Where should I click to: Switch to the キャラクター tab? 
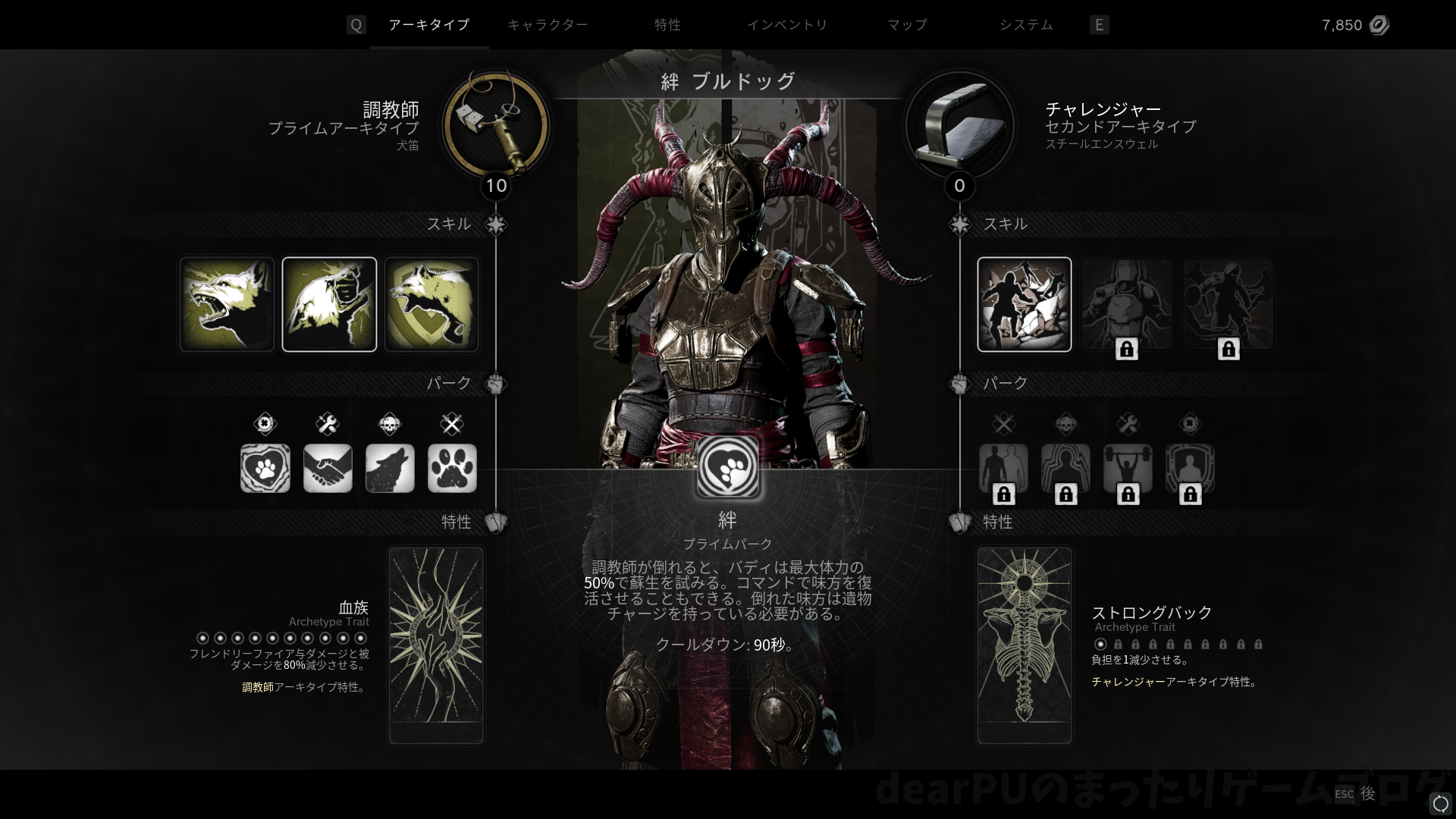[x=547, y=25]
